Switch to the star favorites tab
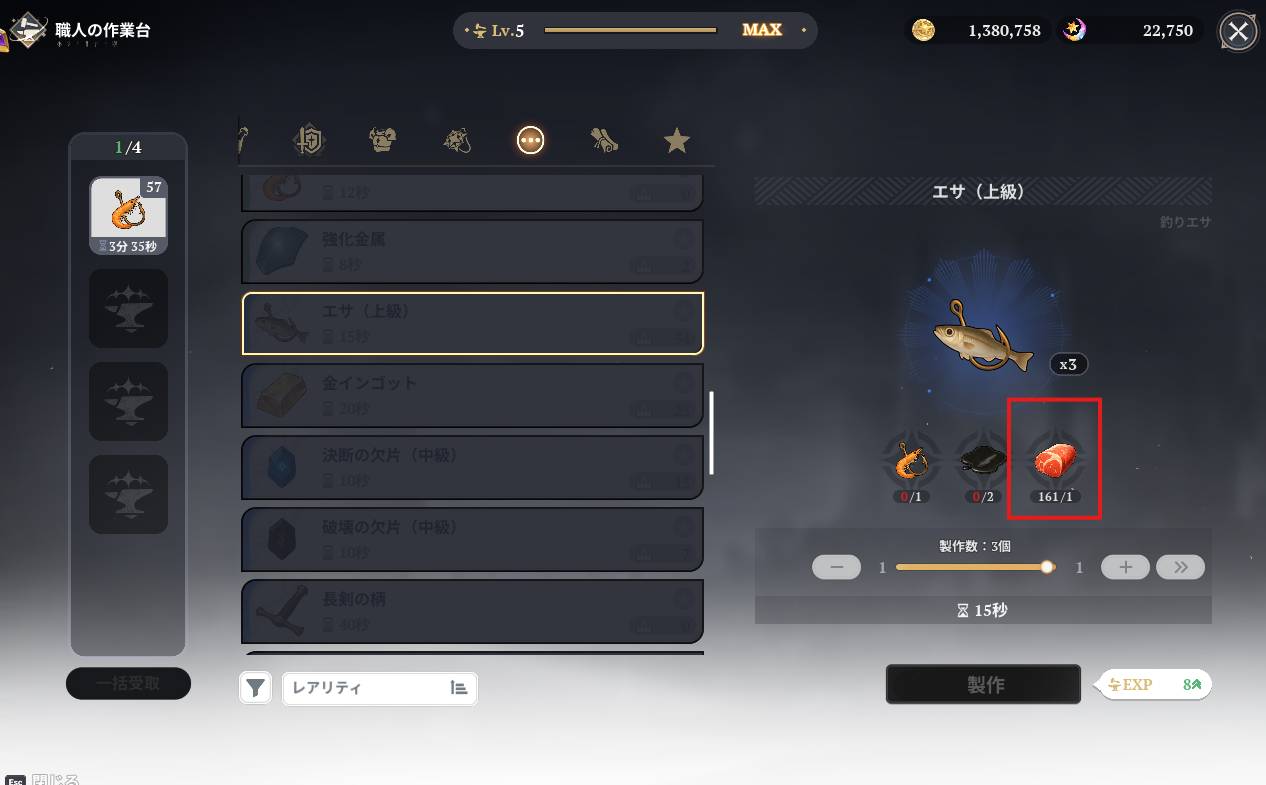Image resolution: width=1266 pixels, height=785 pixels. pyautogui.click(x=677, y=141)
